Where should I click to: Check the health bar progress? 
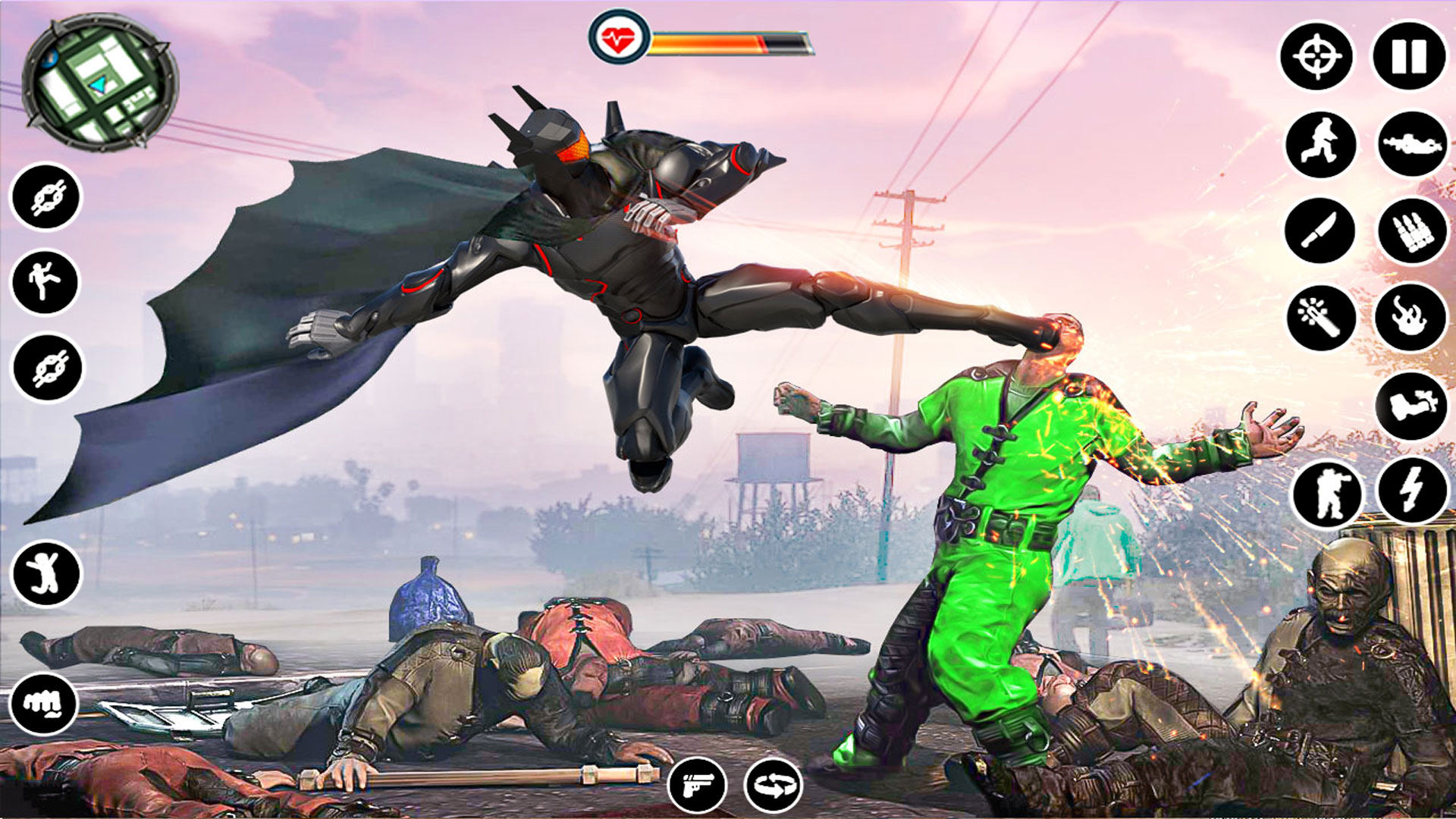[x=728, y=43]
